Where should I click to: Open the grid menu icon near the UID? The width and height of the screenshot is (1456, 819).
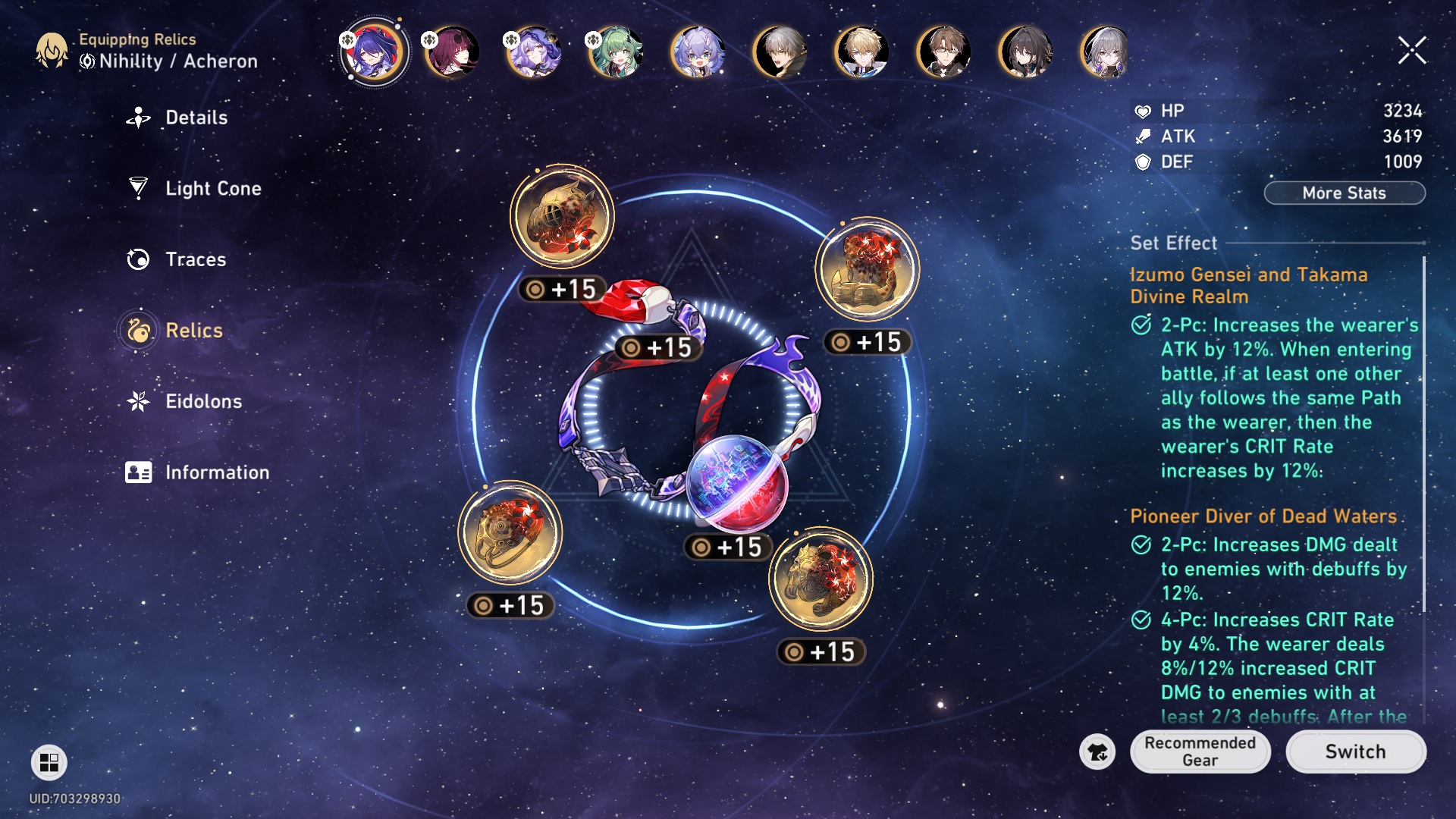tap(49, 762)
